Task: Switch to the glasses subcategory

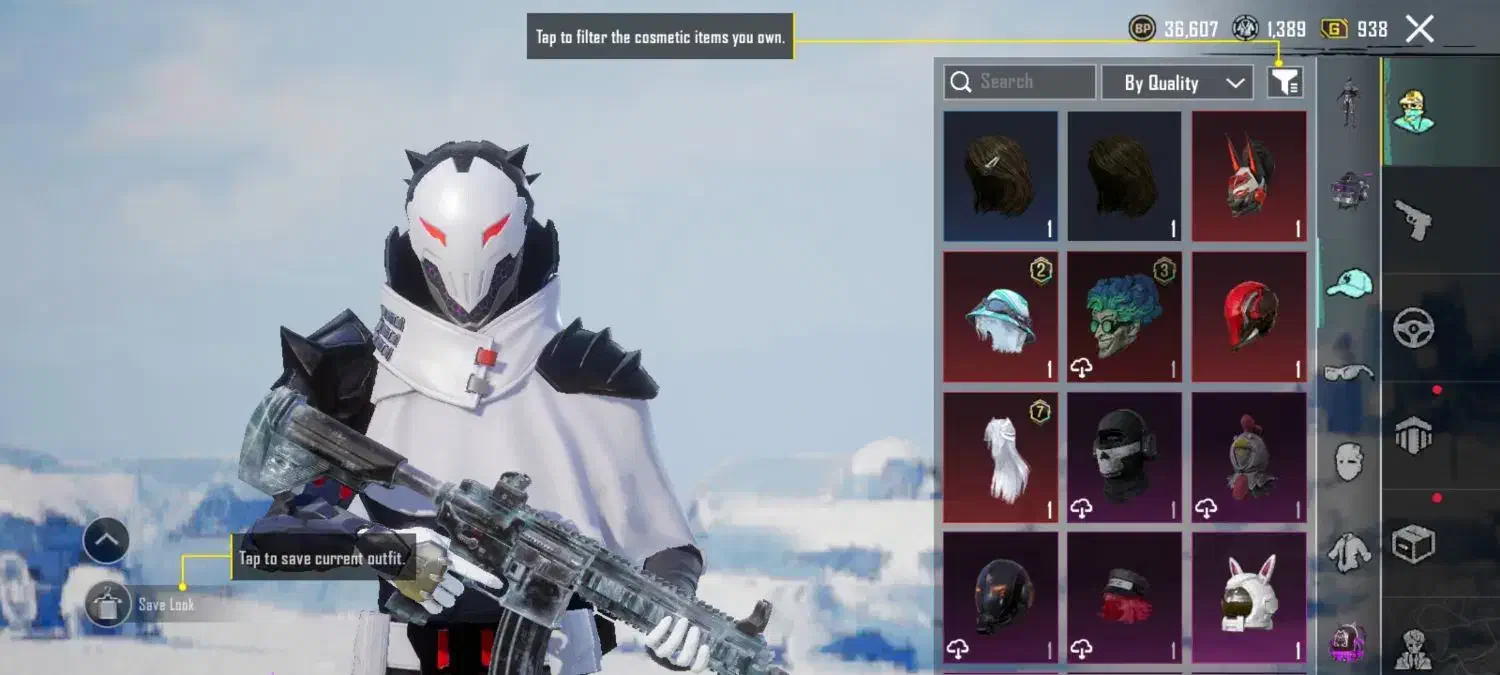Action: coord(1349,373)
